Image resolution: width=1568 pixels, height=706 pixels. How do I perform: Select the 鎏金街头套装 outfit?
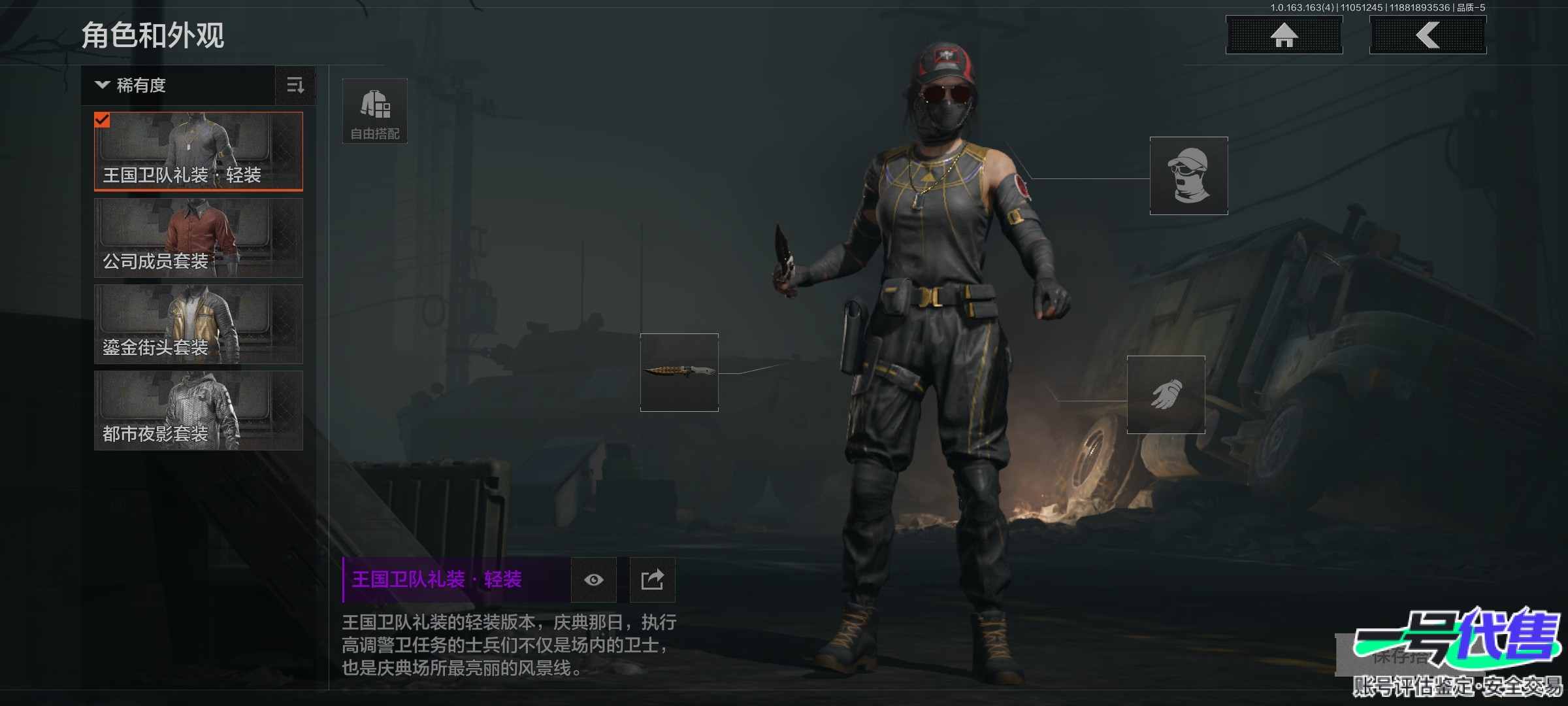pyautogui.click(x=199, y=324)
